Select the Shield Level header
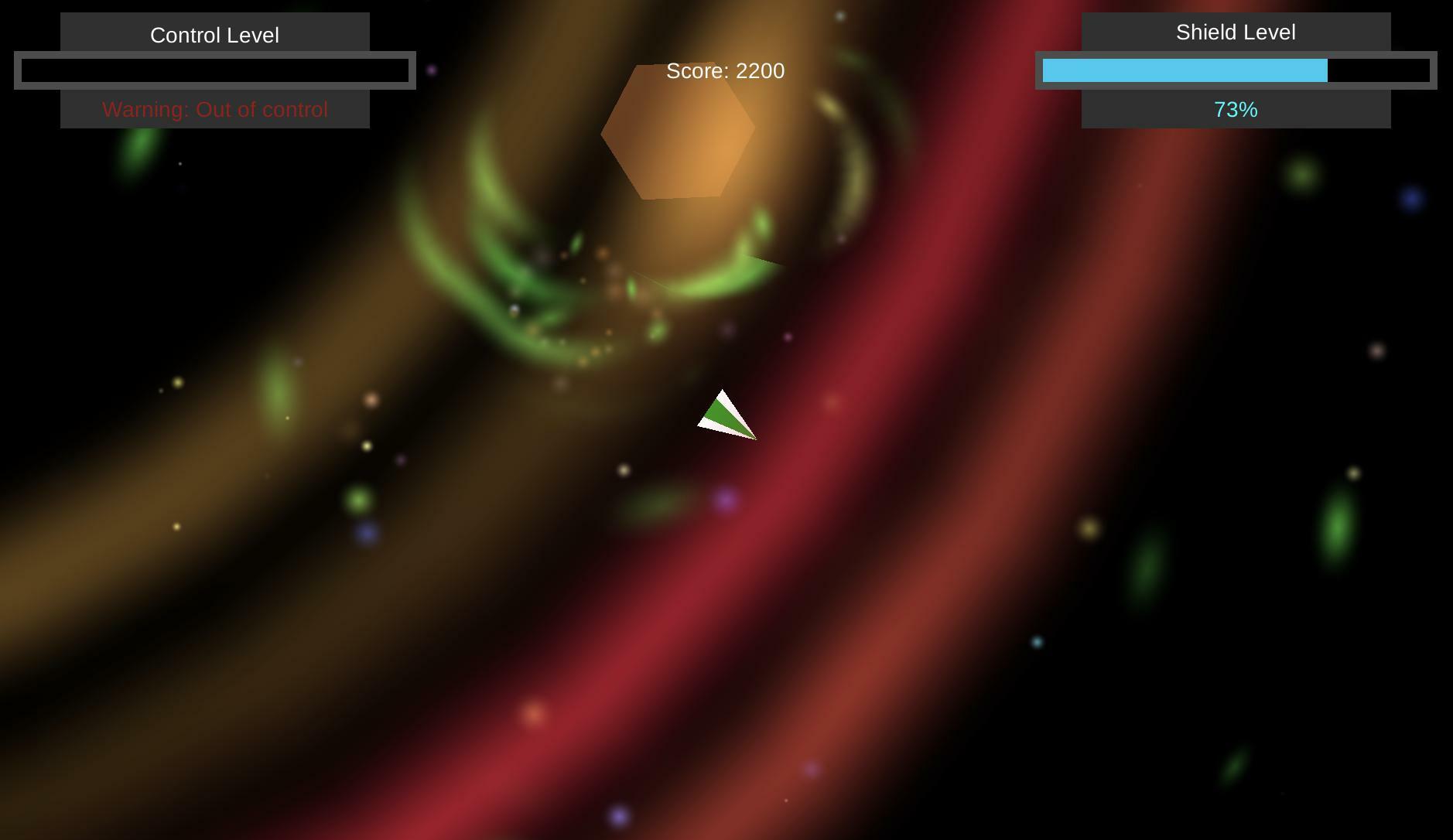This screenshot has height=840, width=1453. pyautogui.click(x=1235, y=32)
